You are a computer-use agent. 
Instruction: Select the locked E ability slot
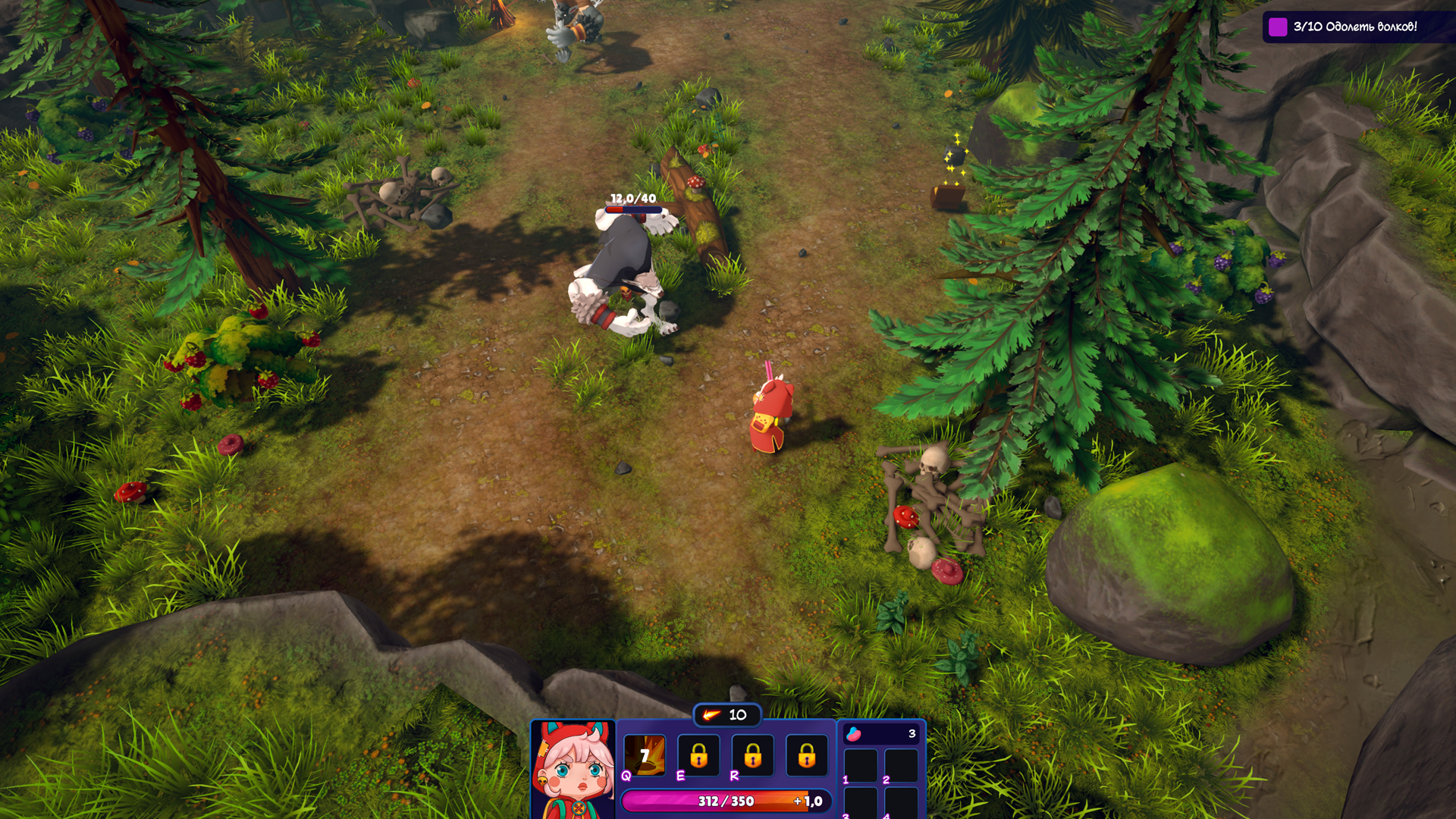pyautogui.click(x=698, y=755)
